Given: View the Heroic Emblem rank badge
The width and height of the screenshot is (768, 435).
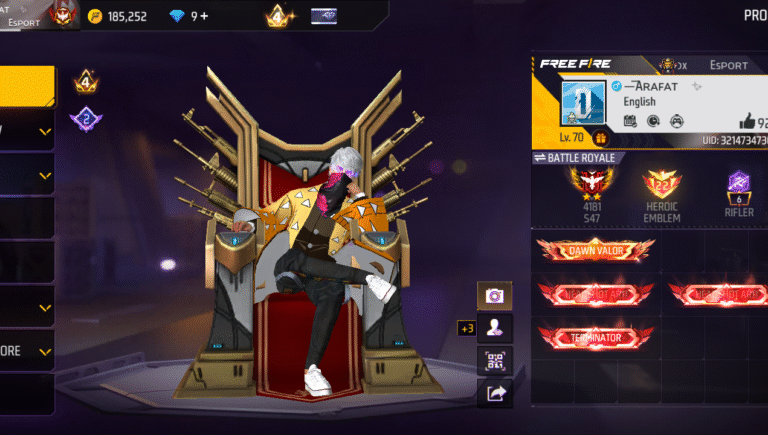Looking at the screenshot, I should (662, 185).
